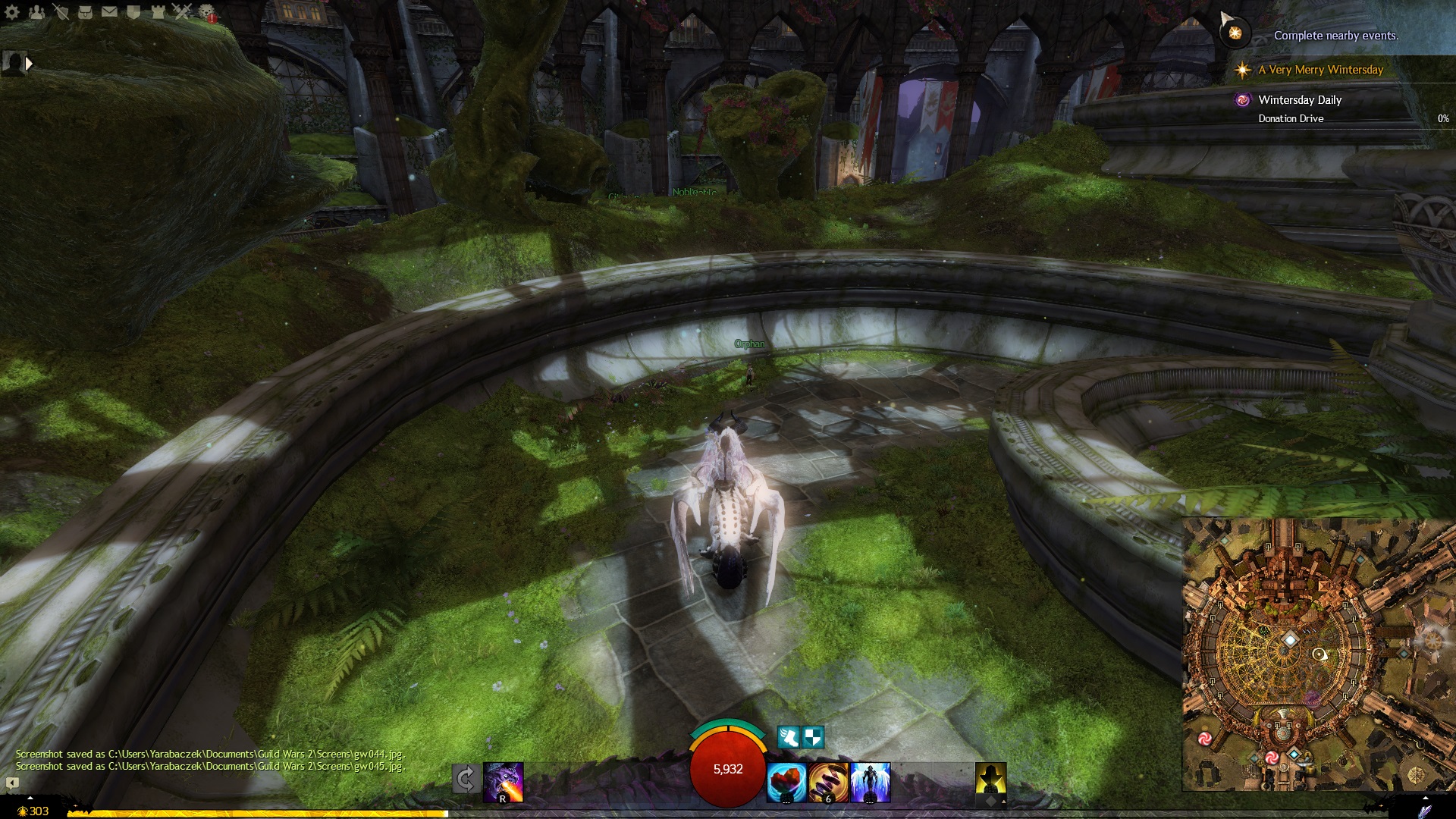Click the content guide compass icon
Image resolution: width=1456 pixels, height=819 pixels.
click(1235, 33)
